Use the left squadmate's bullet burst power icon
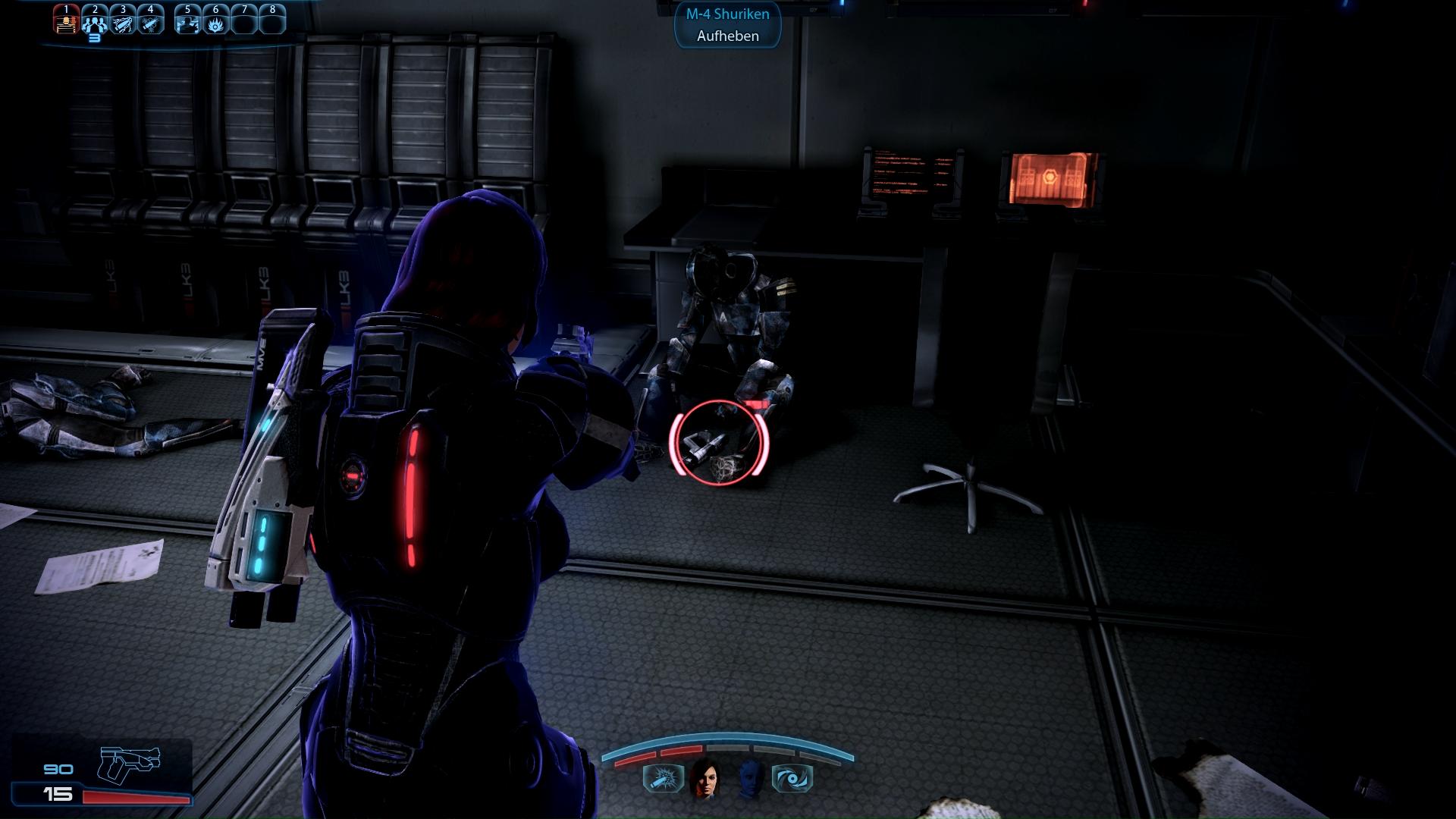Viewport: 1456px width, 819px height. (x=663, y=779)
